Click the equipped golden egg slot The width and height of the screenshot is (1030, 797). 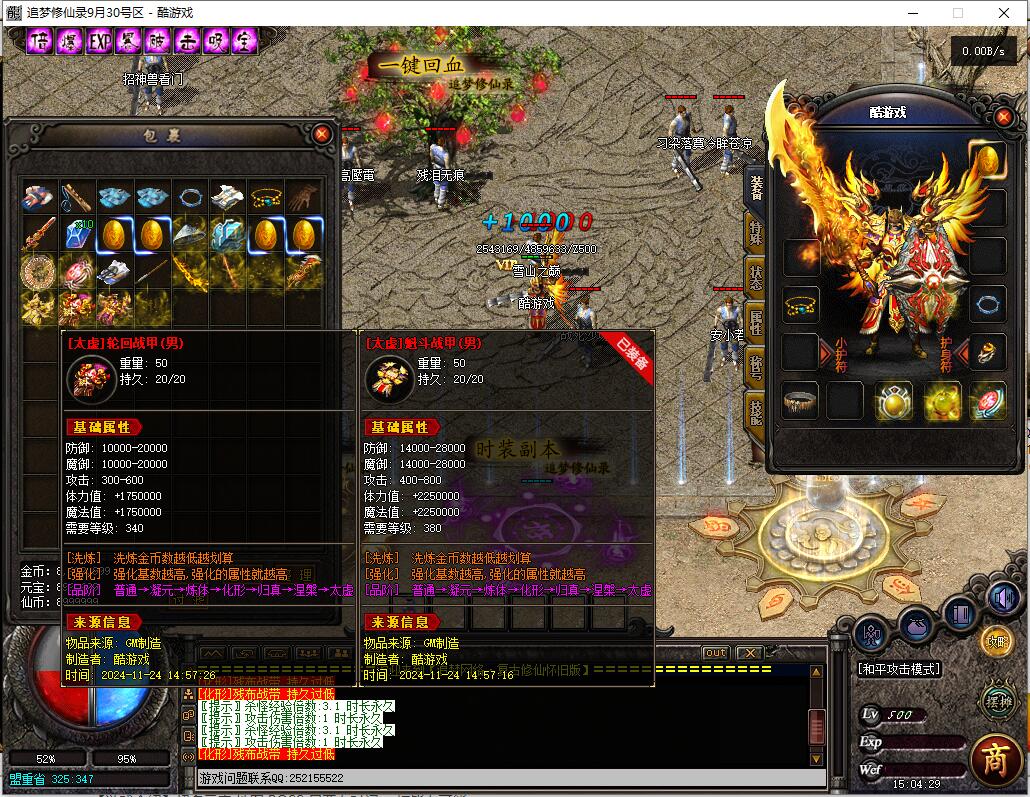pyautogui.click(x=986, y=158)
